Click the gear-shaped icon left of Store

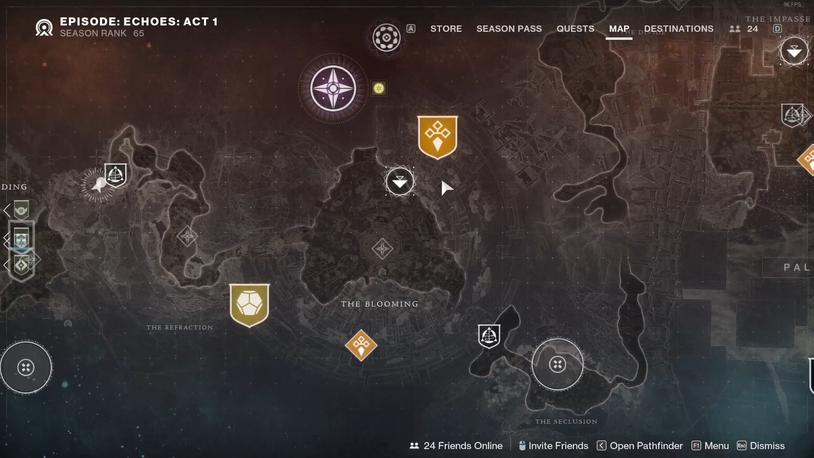(386, 37)
